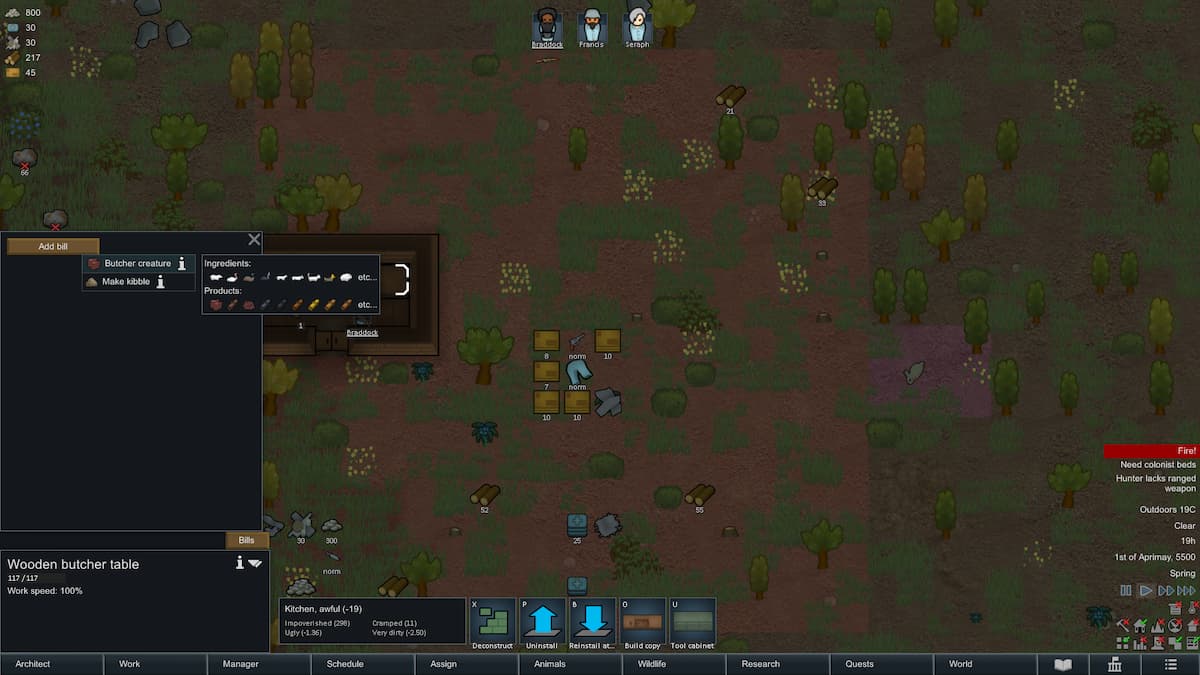
Task: Open the Bills tab
Action: (x=246, y=540)
